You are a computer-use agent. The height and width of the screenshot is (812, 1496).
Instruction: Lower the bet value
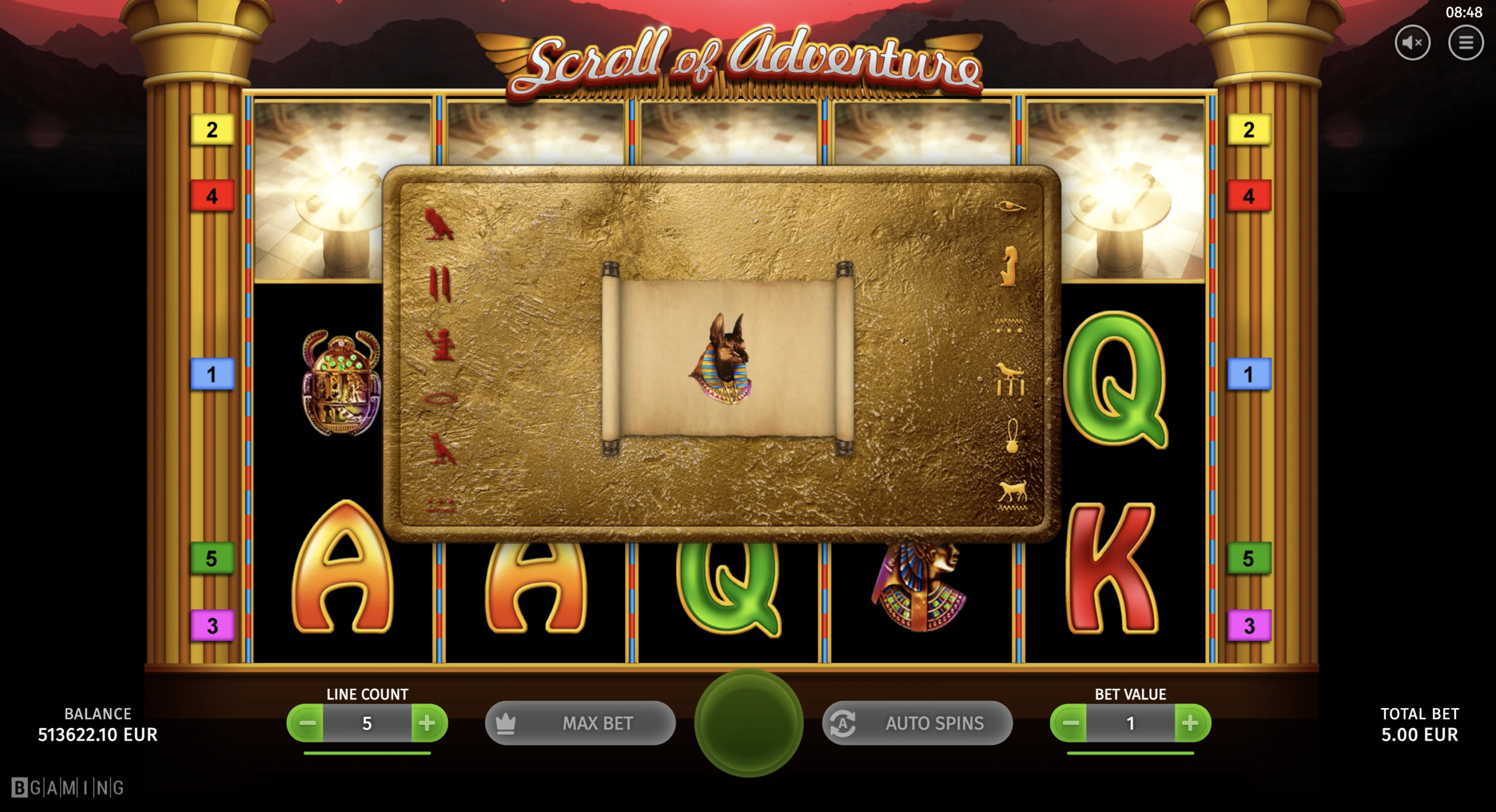tap(1069, 723)
